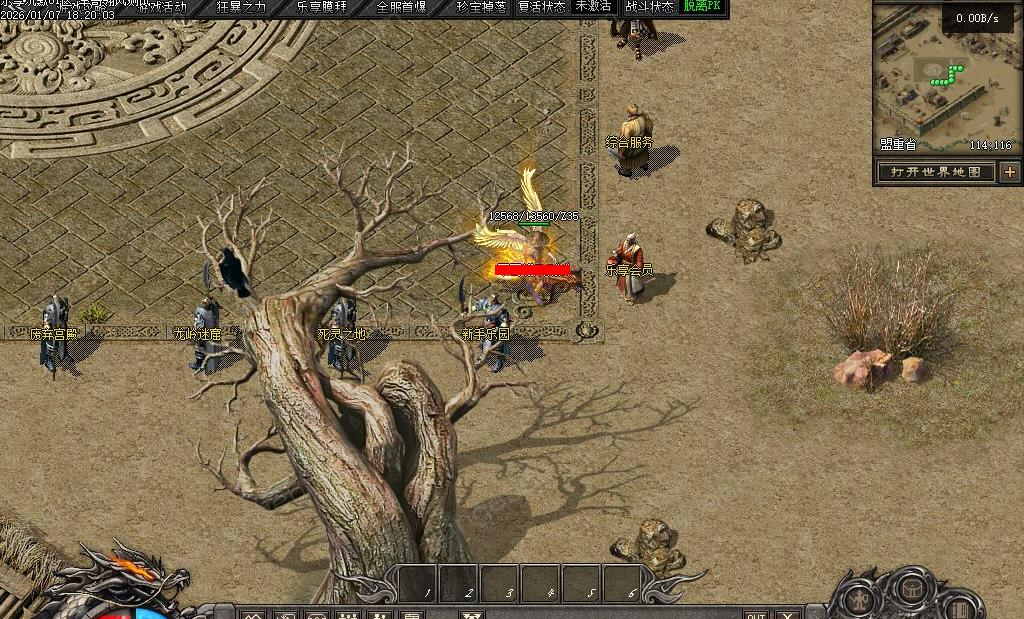Toggle the 未激活 revive status
Screen dimensions: 1024x619
click(x=593, y=7)
